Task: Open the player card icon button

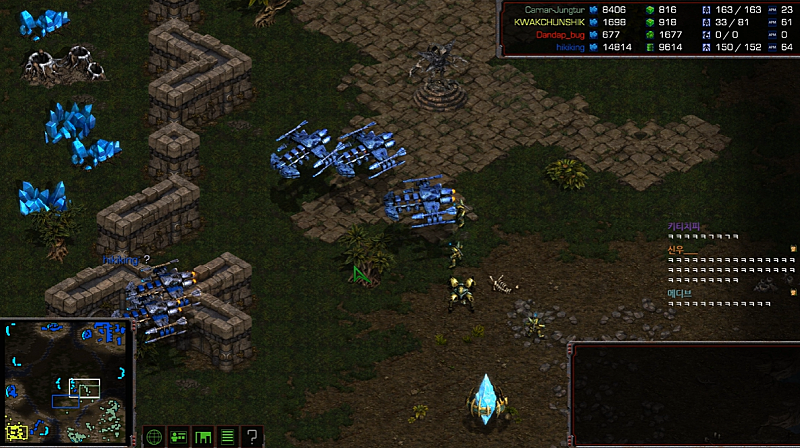Action: coord(179,436)
